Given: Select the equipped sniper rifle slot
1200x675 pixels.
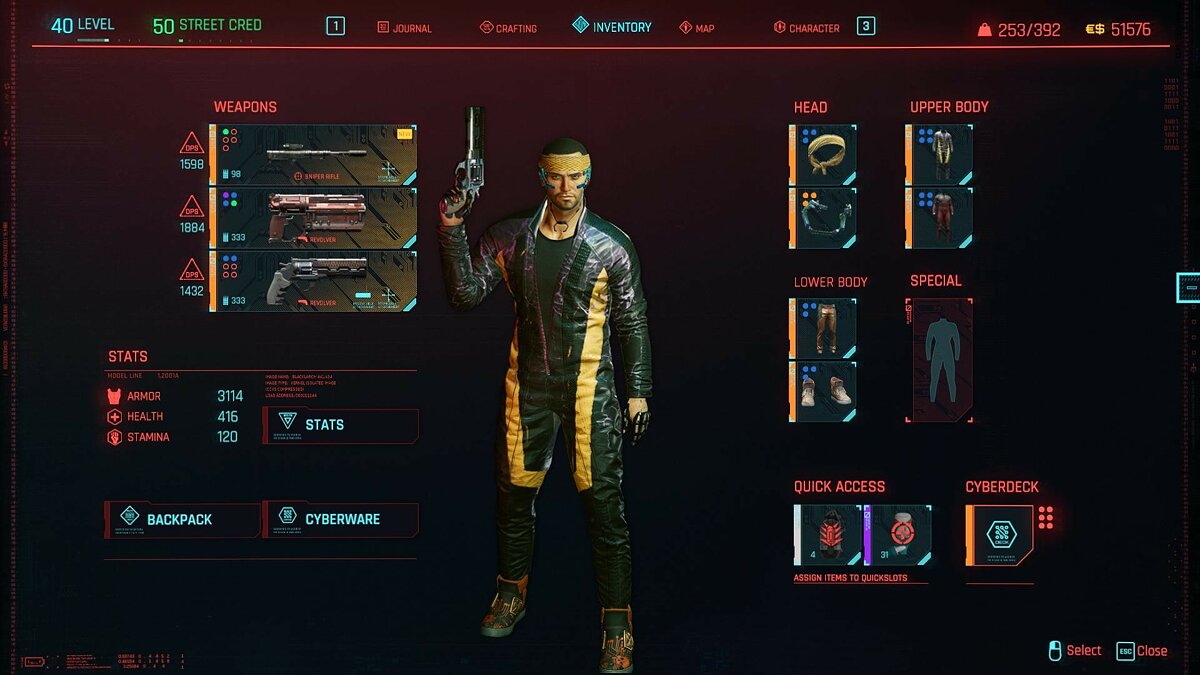Looking at the screenshot, I should click(x=313, y=155).
